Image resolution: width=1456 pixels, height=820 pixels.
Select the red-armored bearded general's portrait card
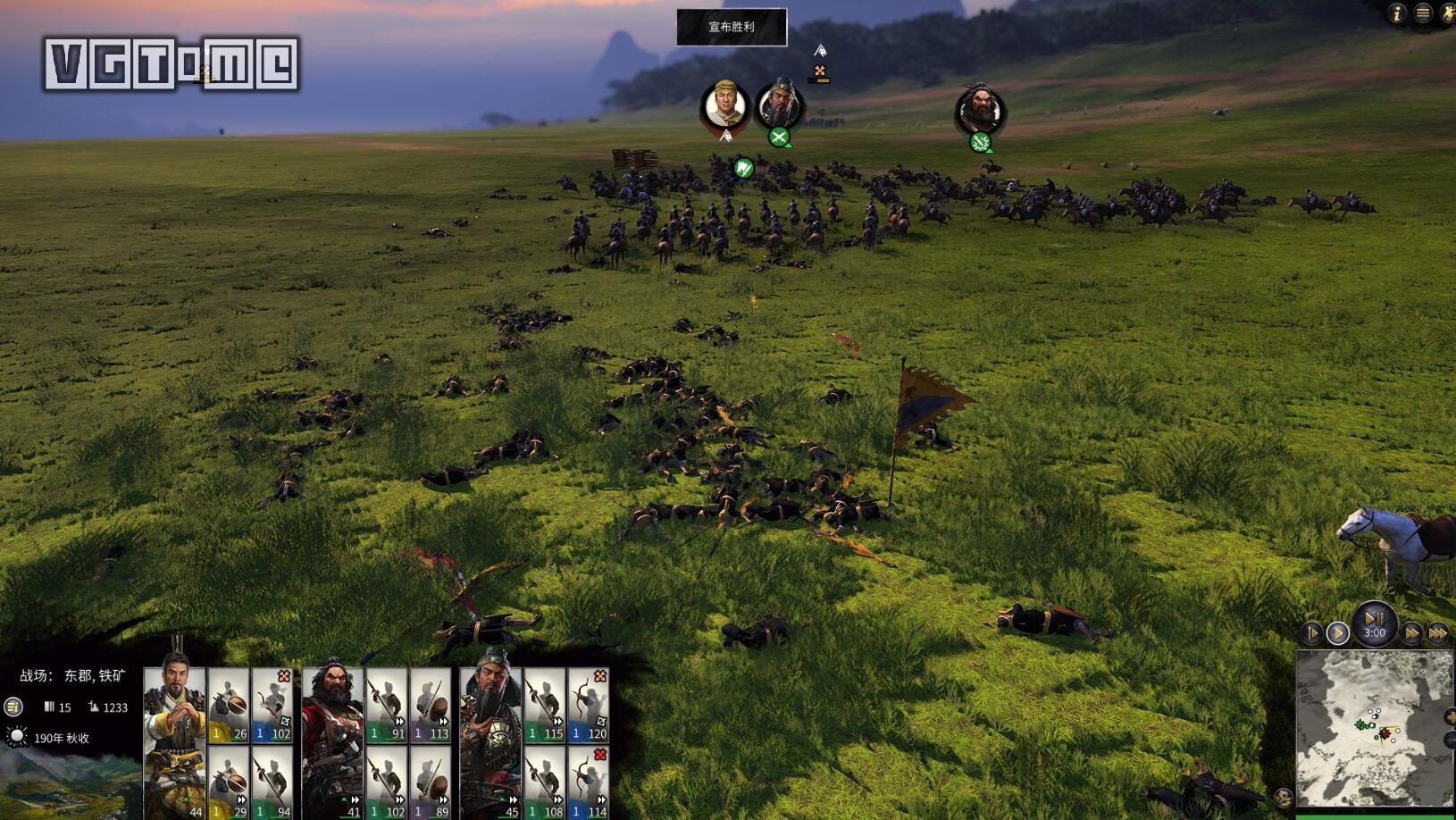[x=332, y=742]
